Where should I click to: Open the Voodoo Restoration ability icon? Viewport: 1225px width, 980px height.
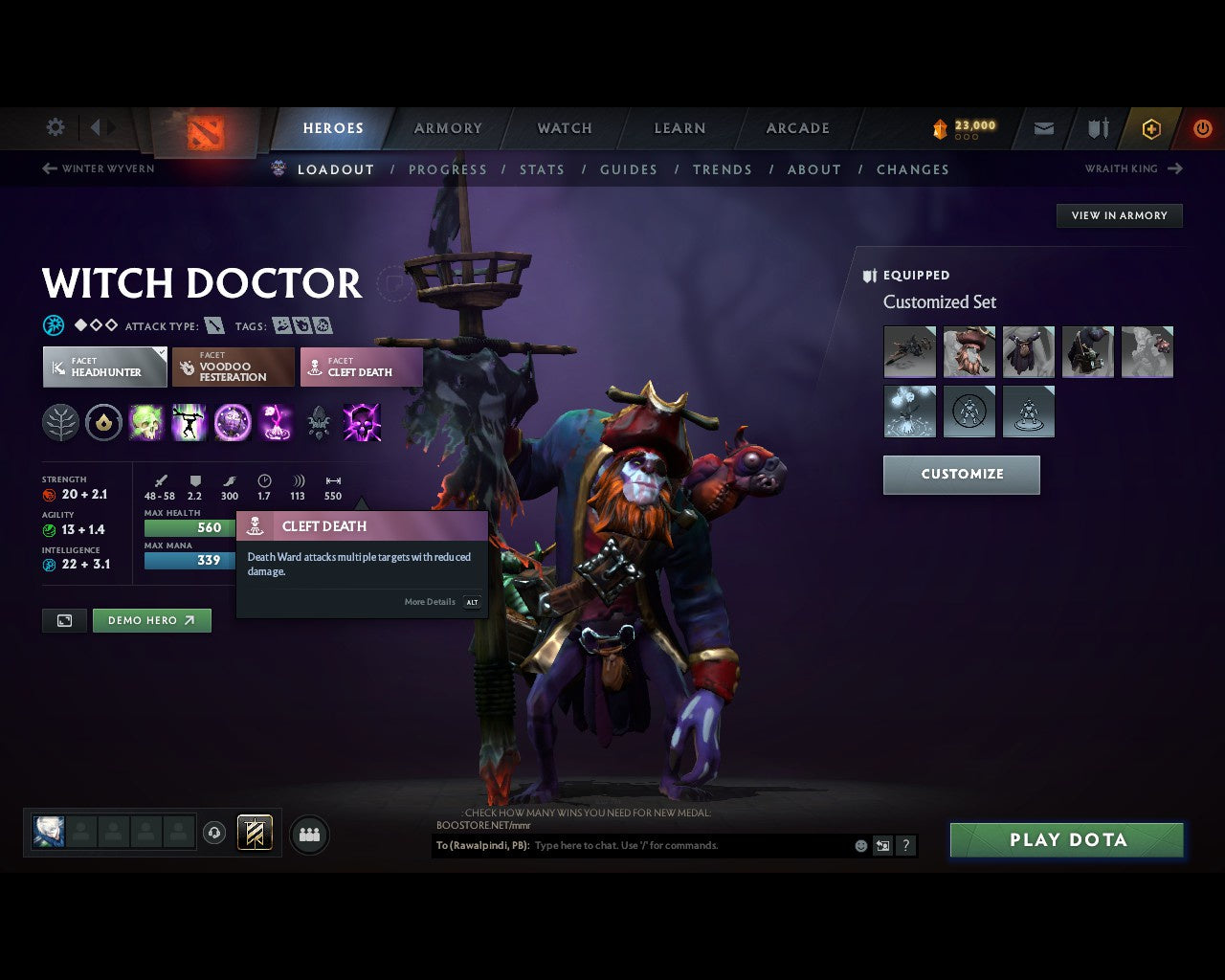point(189,422)
